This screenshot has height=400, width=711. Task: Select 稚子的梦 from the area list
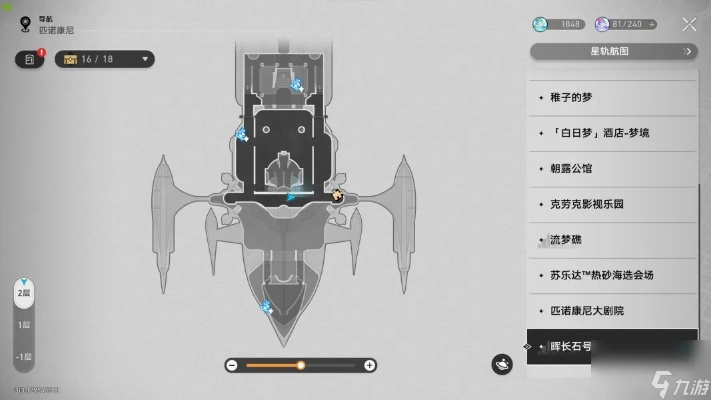[x=611, y=96]
